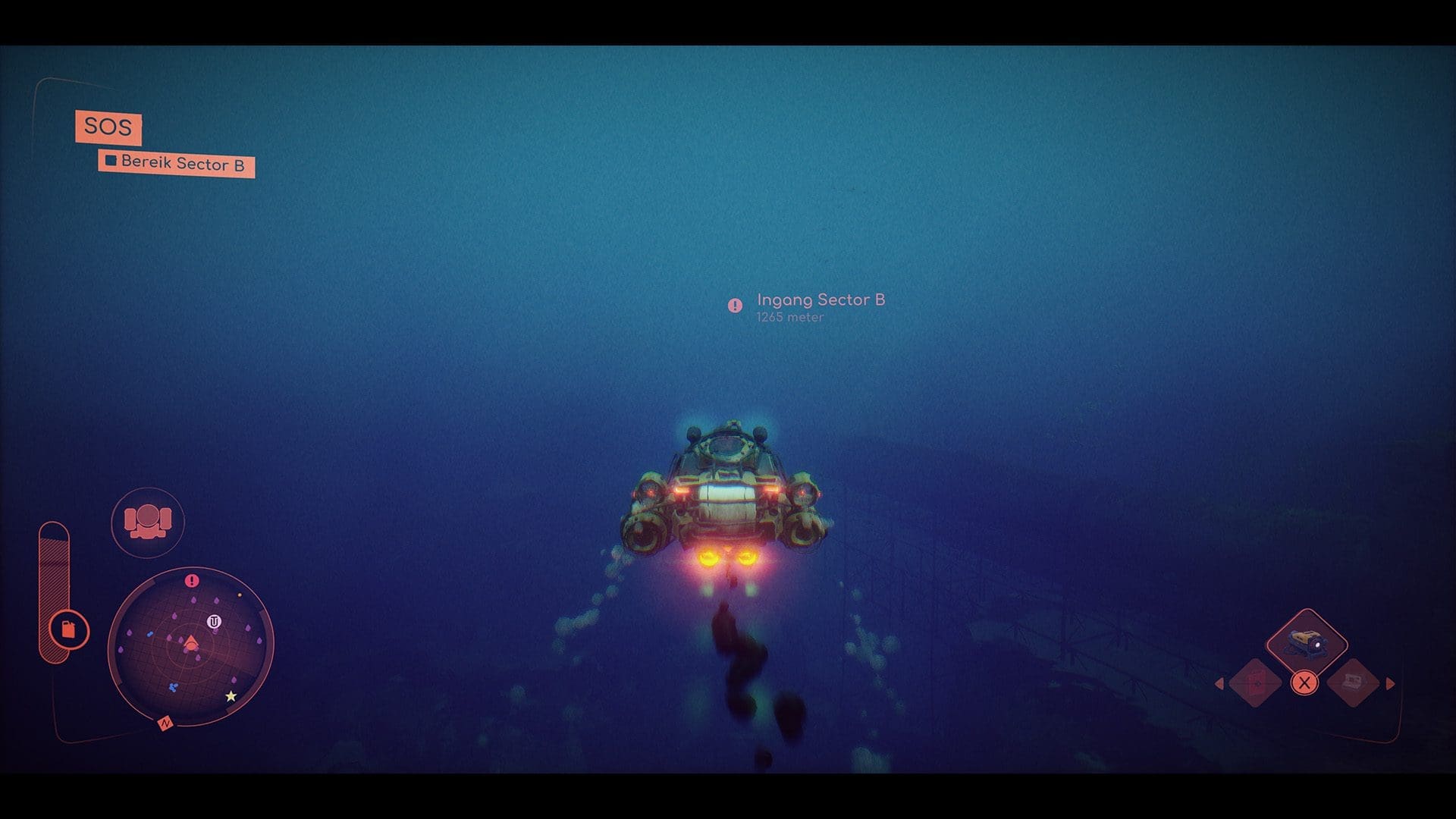Cycle item selector with the right arrow
Screen dimensions: 1456x819
click(1390, 684)
